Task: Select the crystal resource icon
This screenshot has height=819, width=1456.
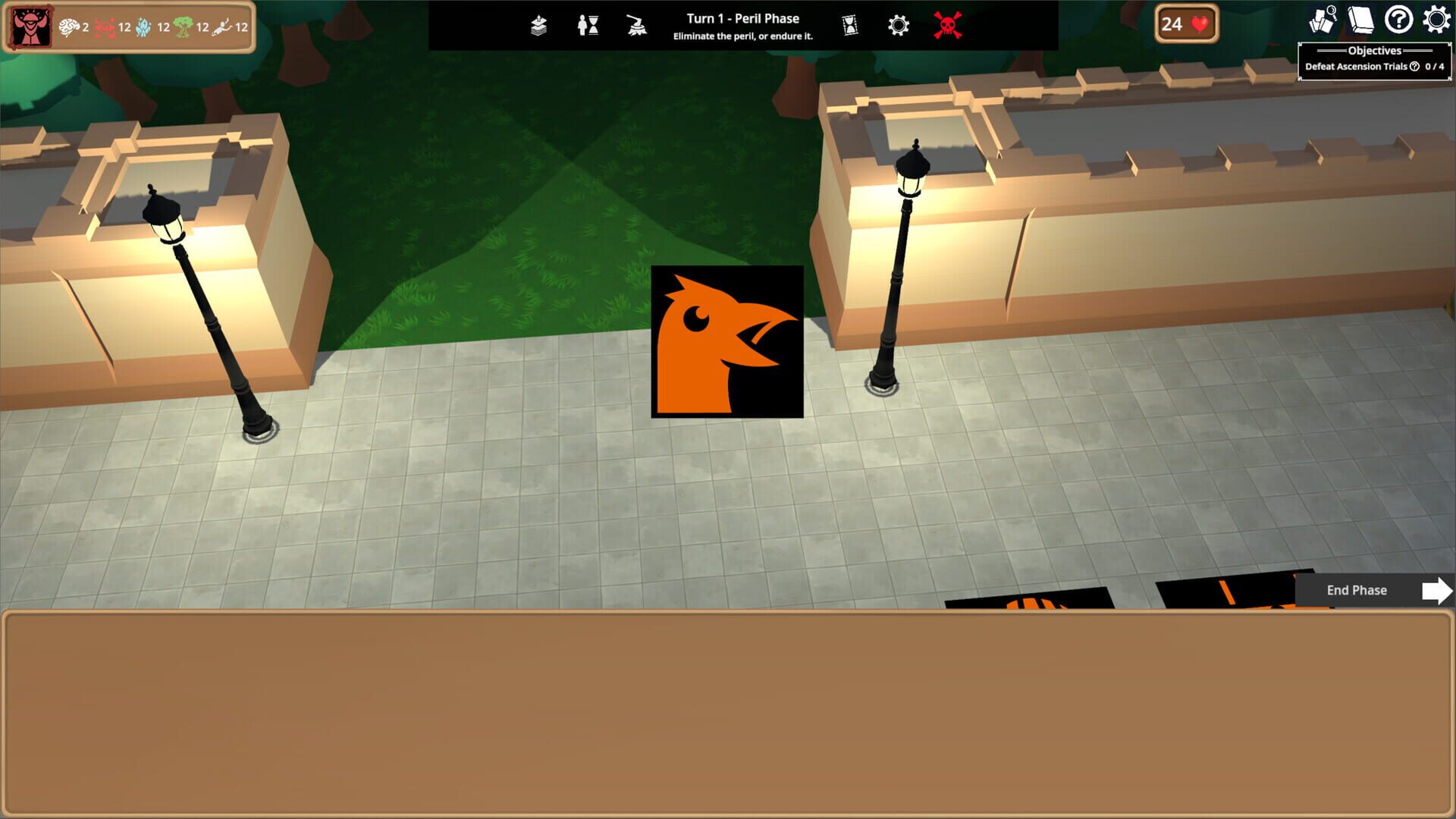Action: click(x=143, y=26)
